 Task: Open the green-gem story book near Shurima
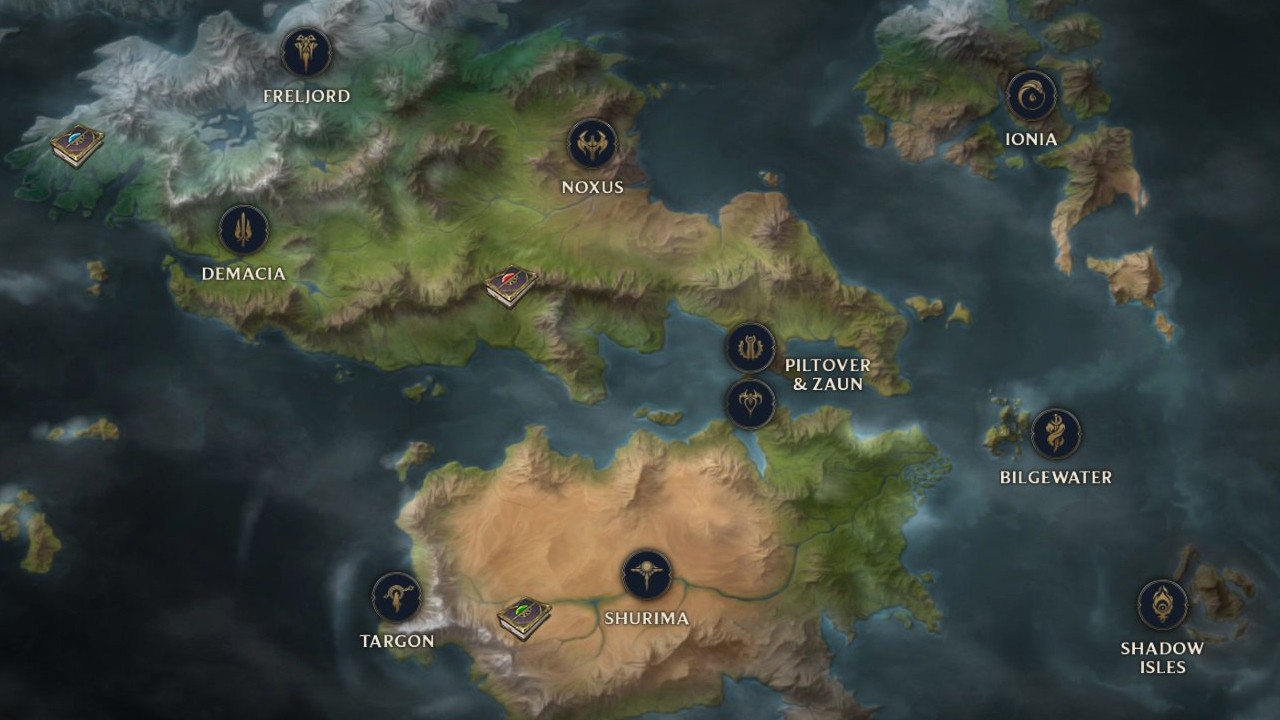coord(524,618)
